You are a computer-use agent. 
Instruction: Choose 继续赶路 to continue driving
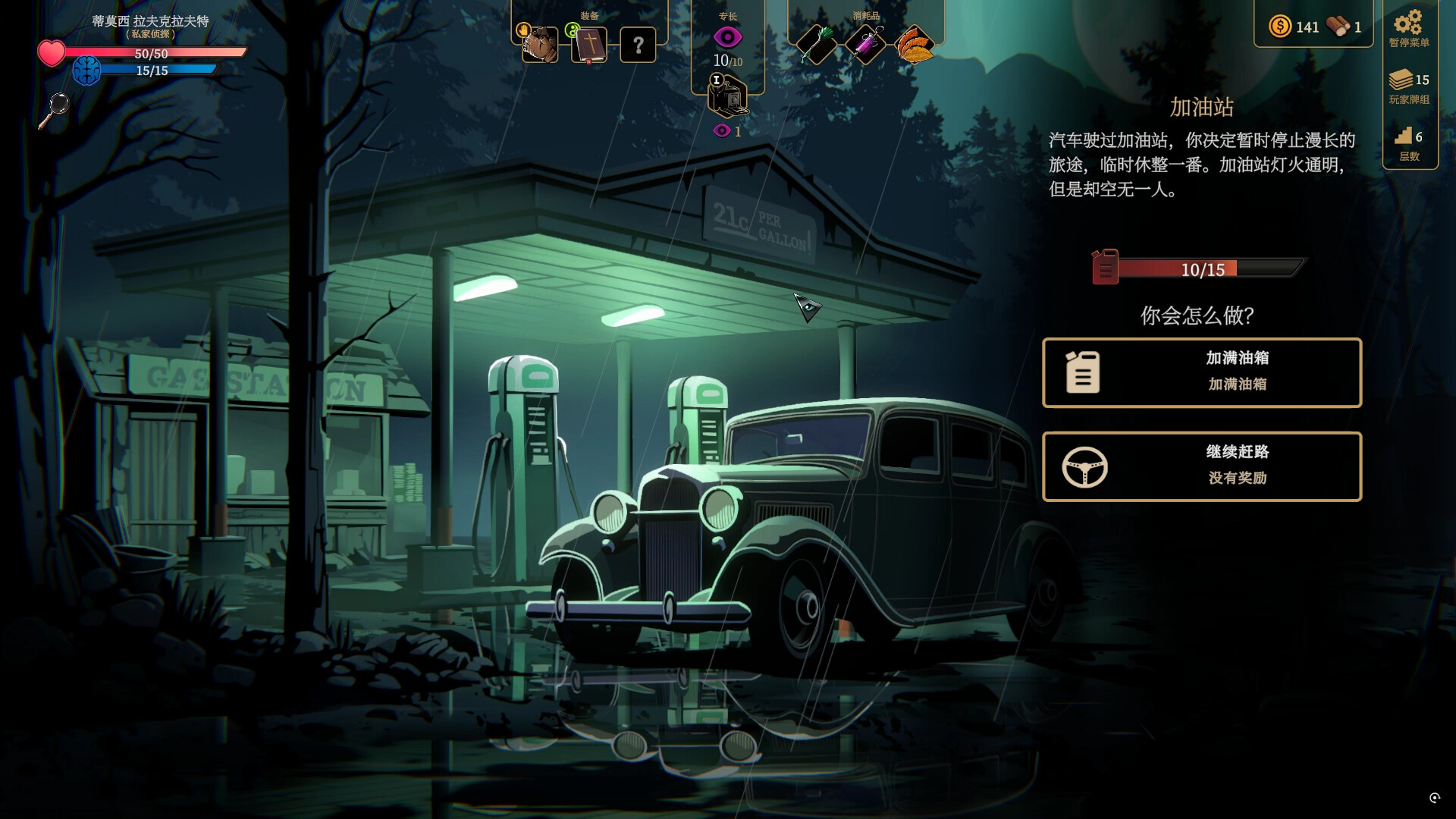pos(1201,466)
